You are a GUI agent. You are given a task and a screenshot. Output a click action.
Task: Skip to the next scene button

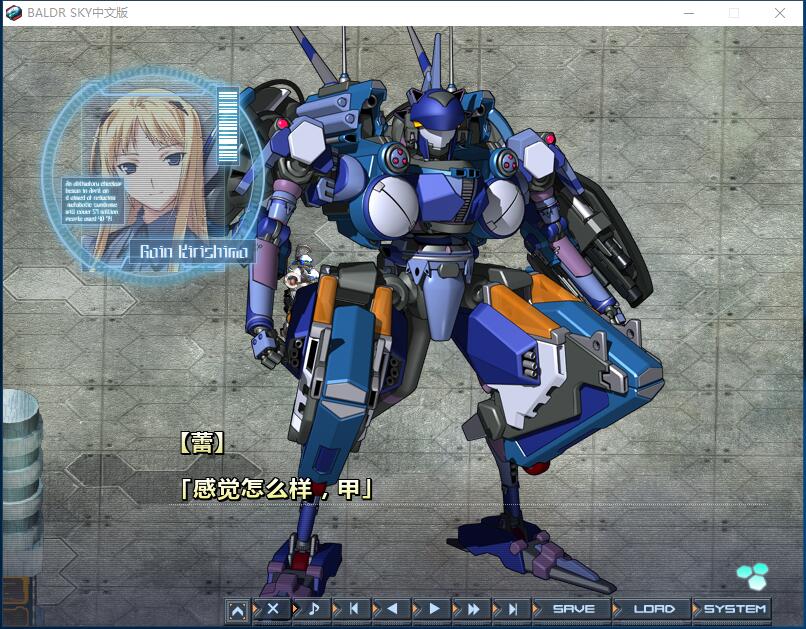pyautogui.click(x=513, y=608)
